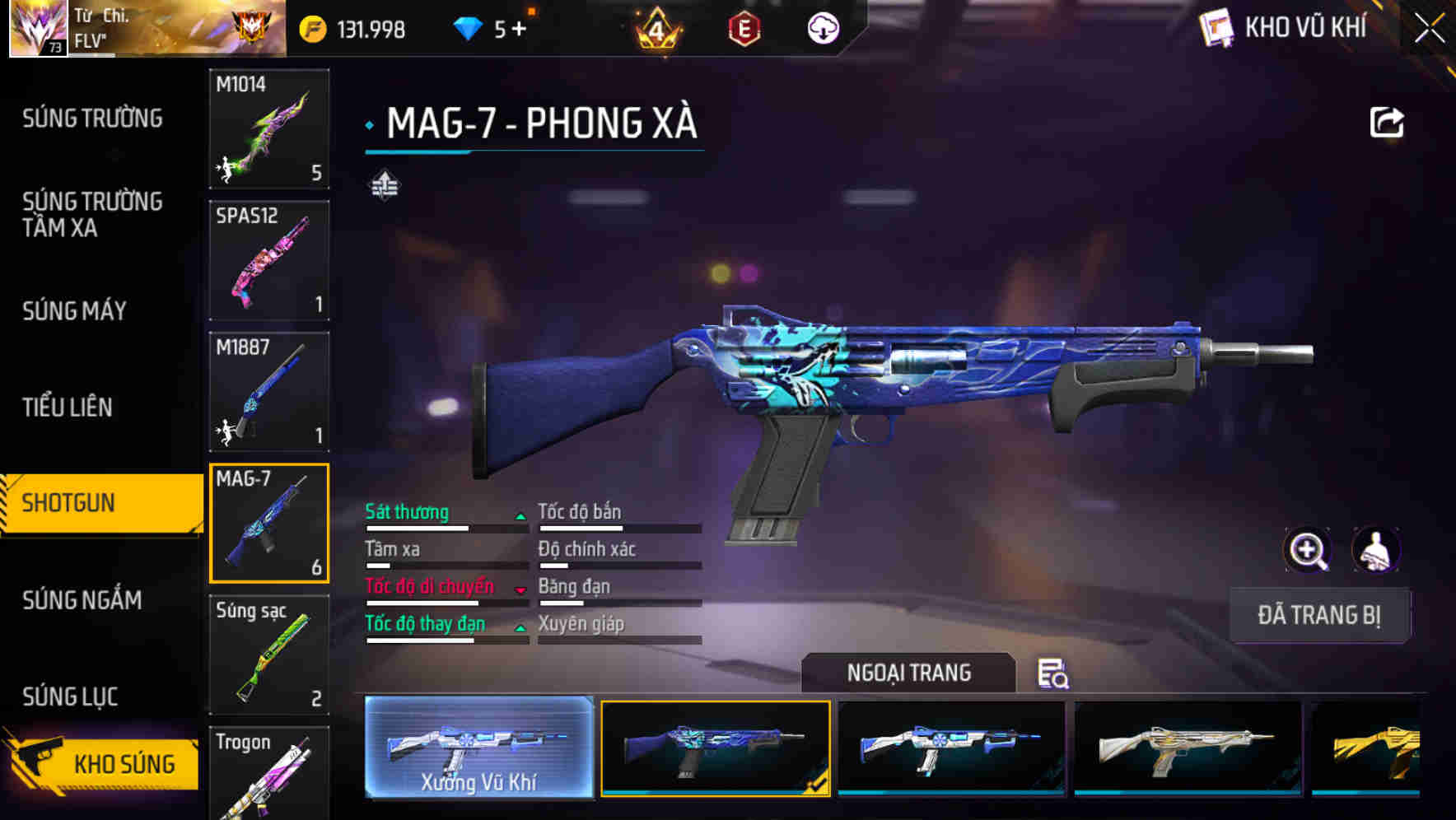Zoom in on MAG-7 with the magnifier icon
1456x820 pixels.
coord(1309,550)
